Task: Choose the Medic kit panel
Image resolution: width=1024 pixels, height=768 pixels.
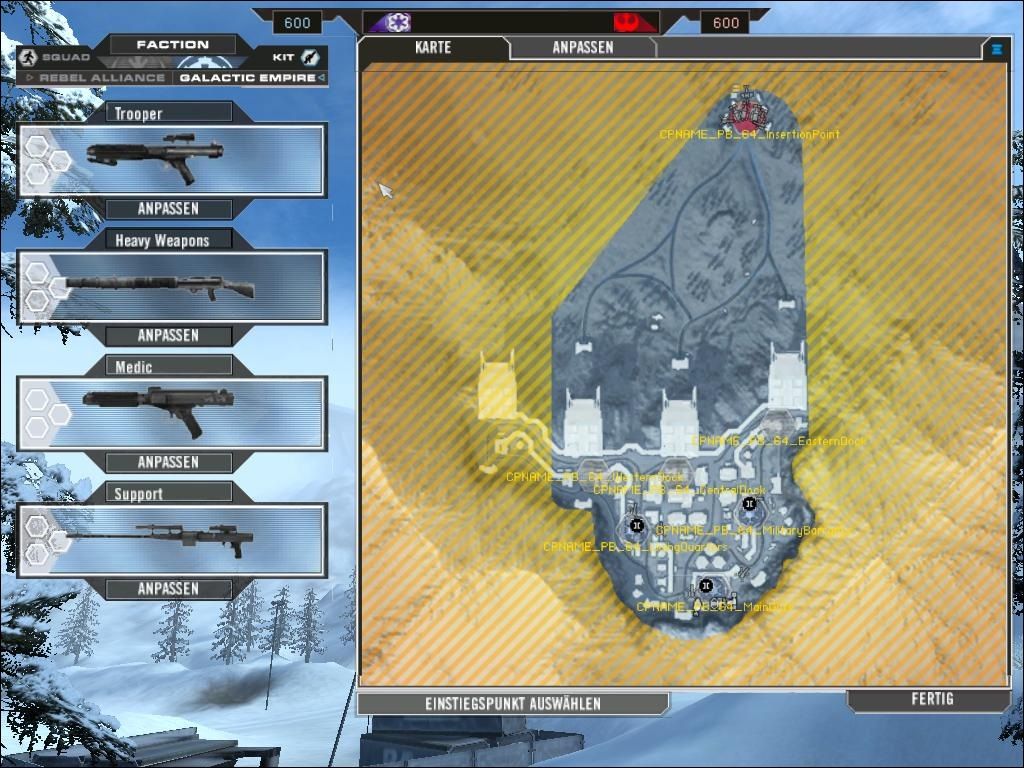Action: (x=172, y=413)
